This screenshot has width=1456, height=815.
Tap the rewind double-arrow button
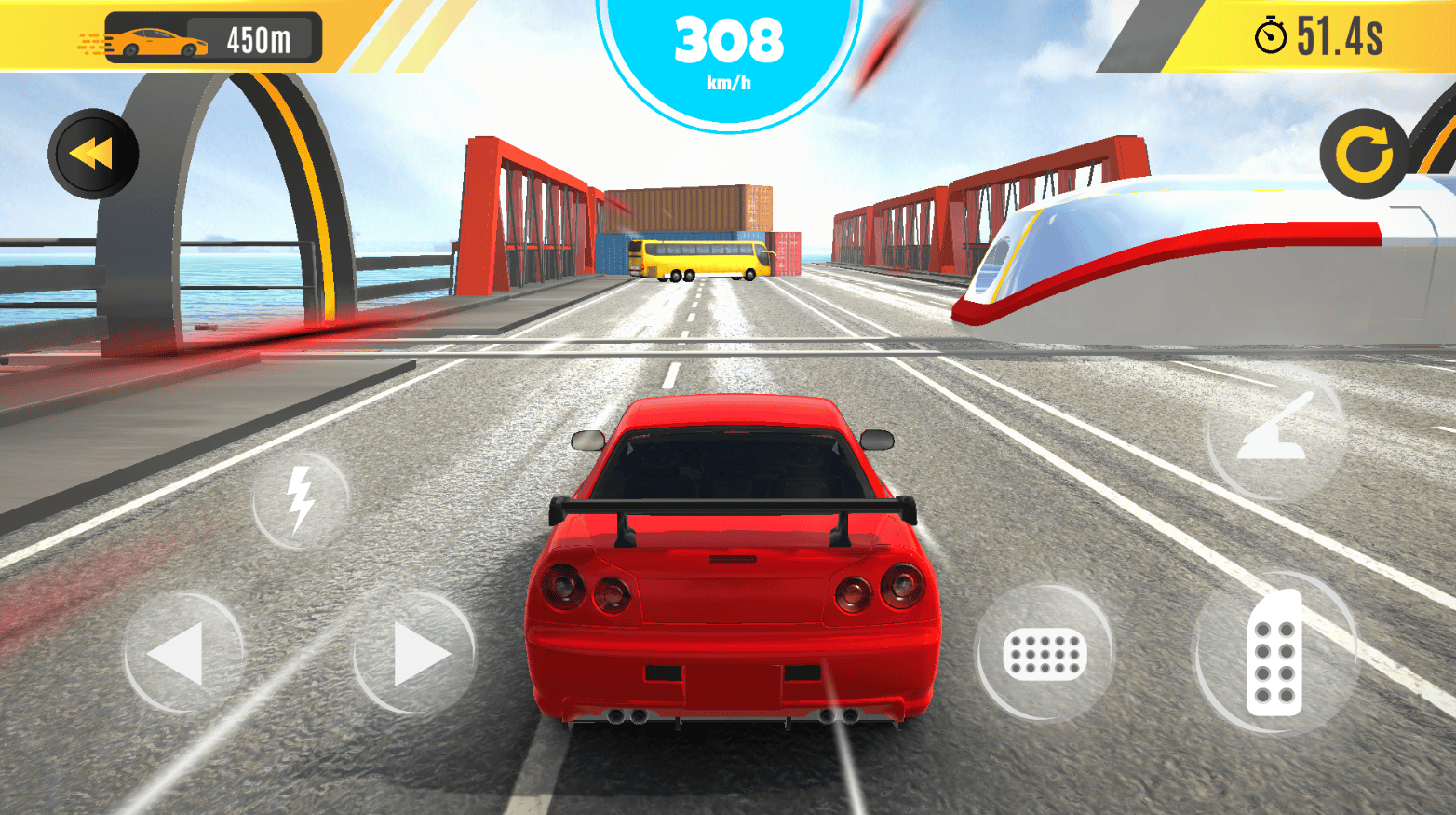pyautogui.click(x=93, y=154)
